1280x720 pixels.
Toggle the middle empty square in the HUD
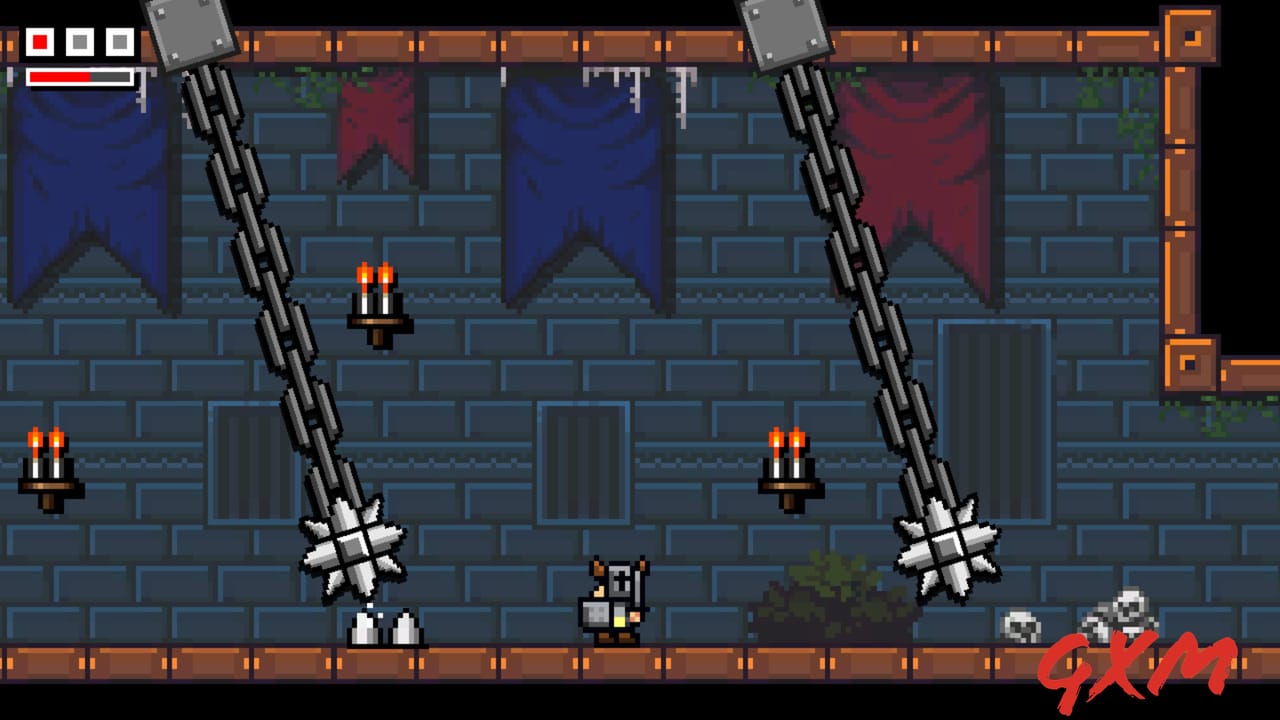[x=78, y=42]
